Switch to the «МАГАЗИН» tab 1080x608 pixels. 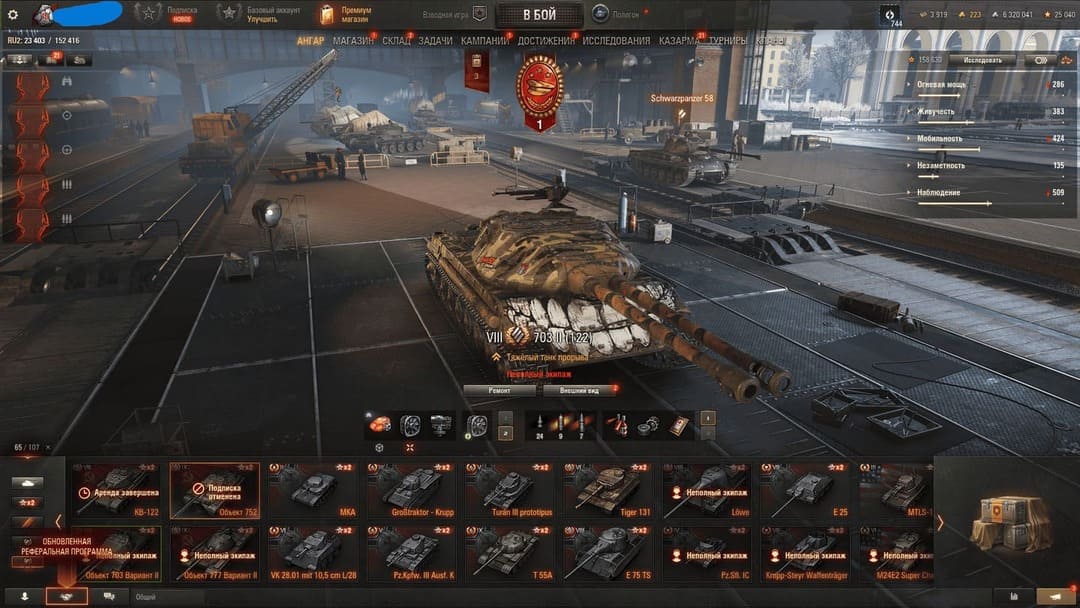(x=352, y=41)
